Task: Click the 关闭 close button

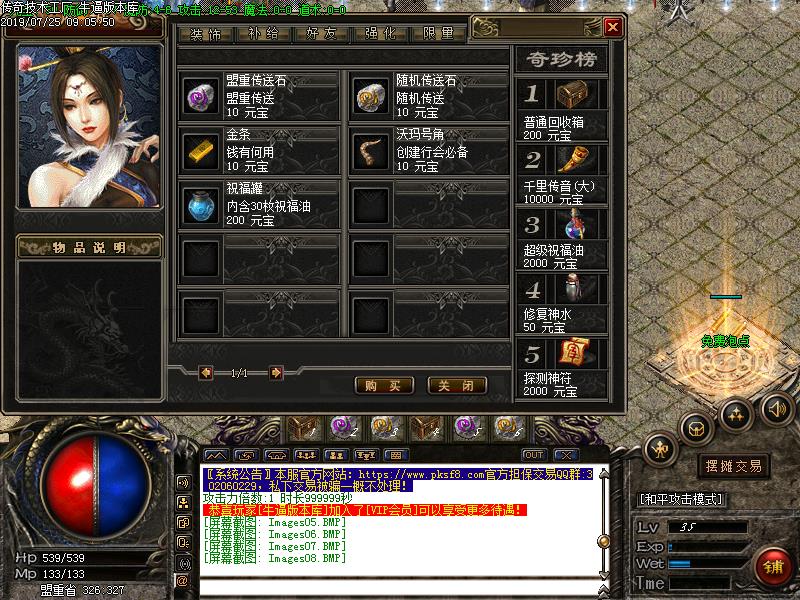Action: tap(456, 385)
